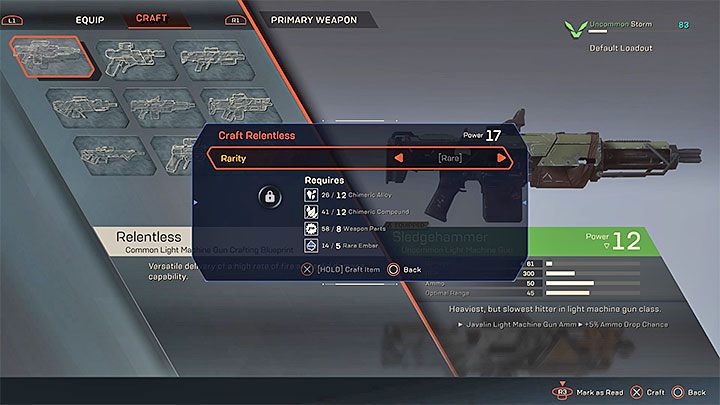The image size is (720, 405).
Task: Select the orange-highlighted weapon blueprint
Action: click(52, 58)
